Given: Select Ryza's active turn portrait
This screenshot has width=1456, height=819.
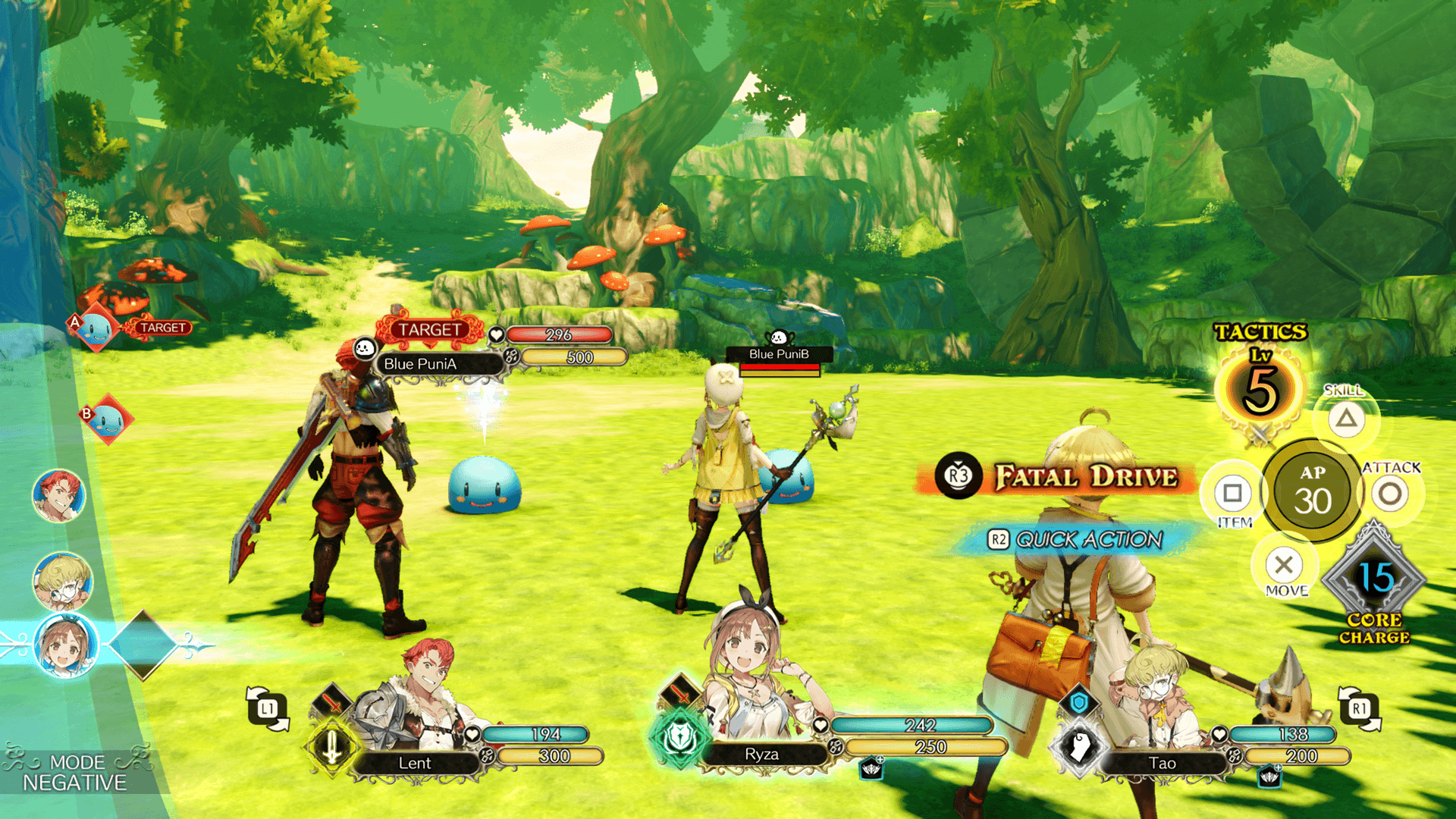Looking at the screenshot, I should pyautogui.click(x=67, y=645).
